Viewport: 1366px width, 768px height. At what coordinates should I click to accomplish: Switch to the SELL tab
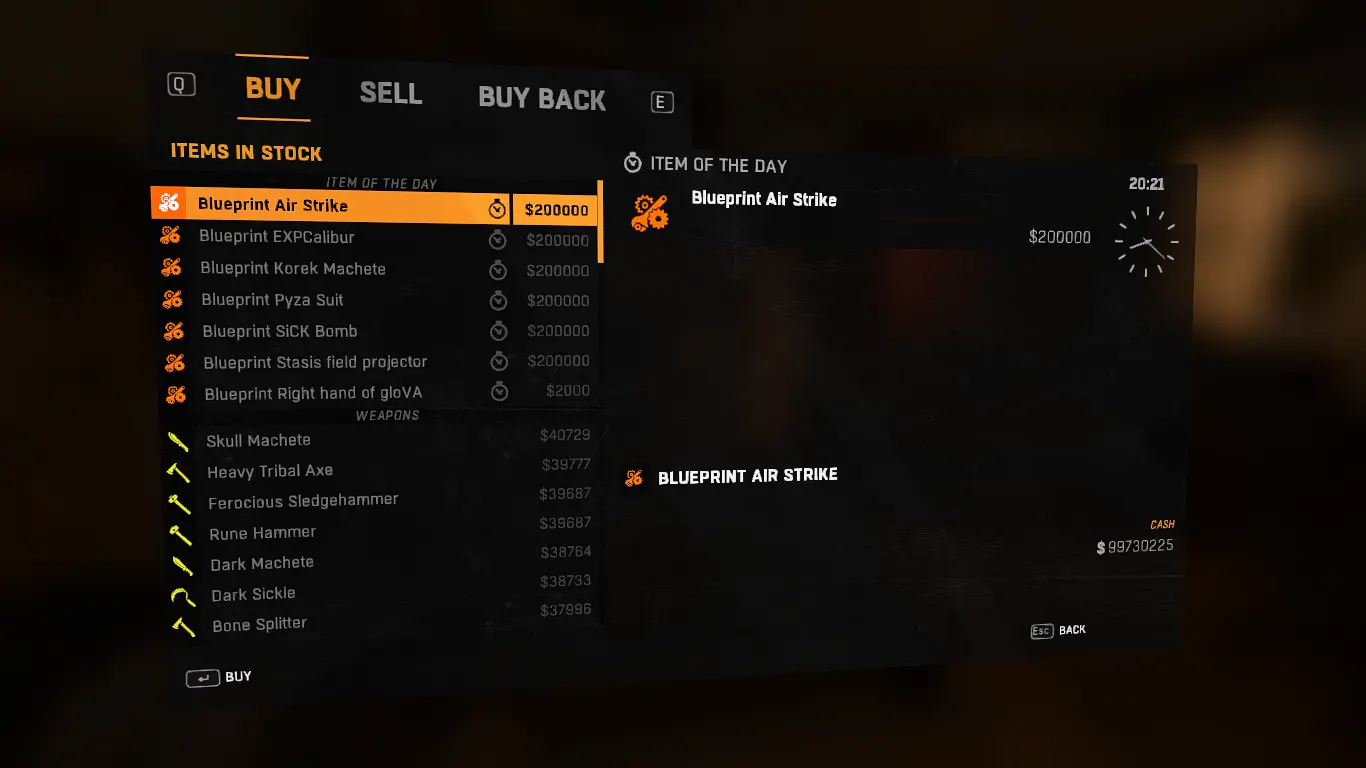[x=390, y=94]
